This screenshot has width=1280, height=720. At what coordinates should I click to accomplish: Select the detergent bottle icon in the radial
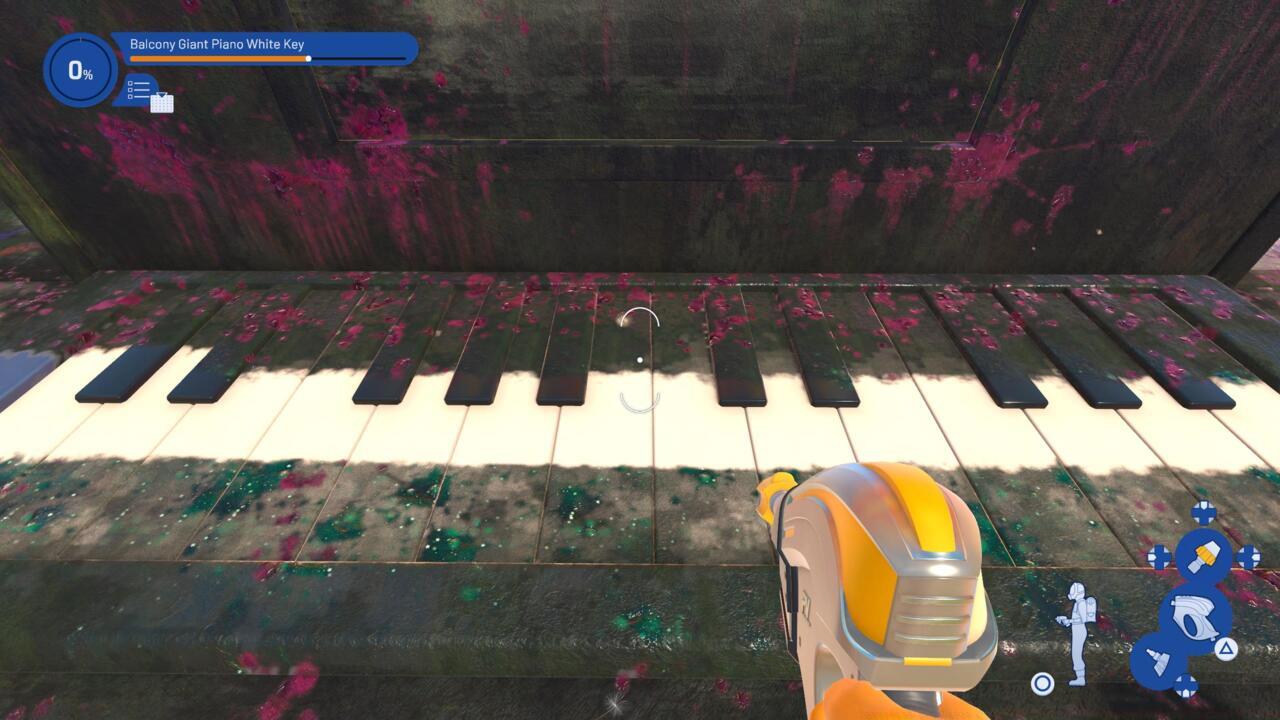click(1158, 658)
